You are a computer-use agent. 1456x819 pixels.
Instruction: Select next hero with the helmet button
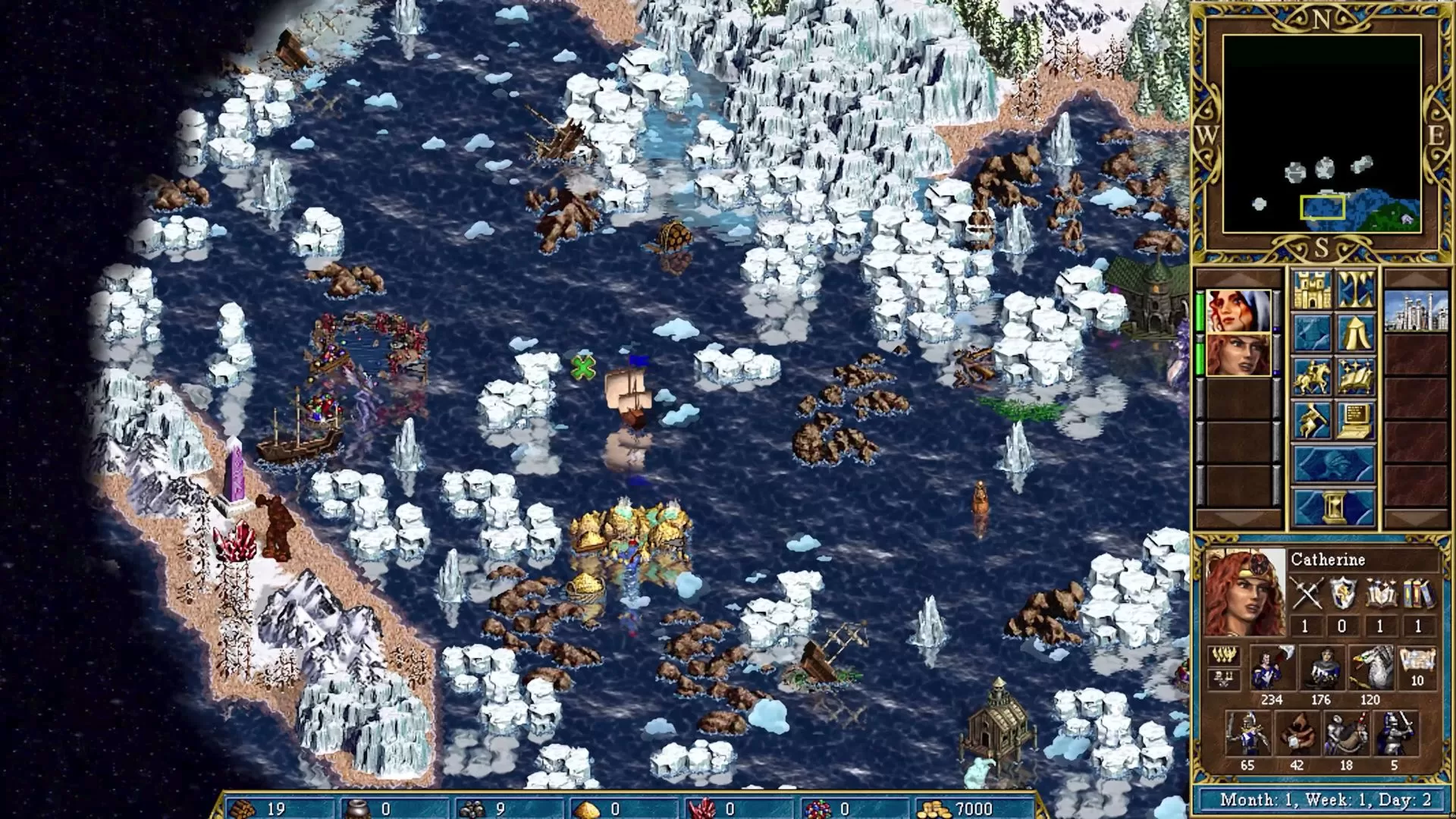(1333, 464)
